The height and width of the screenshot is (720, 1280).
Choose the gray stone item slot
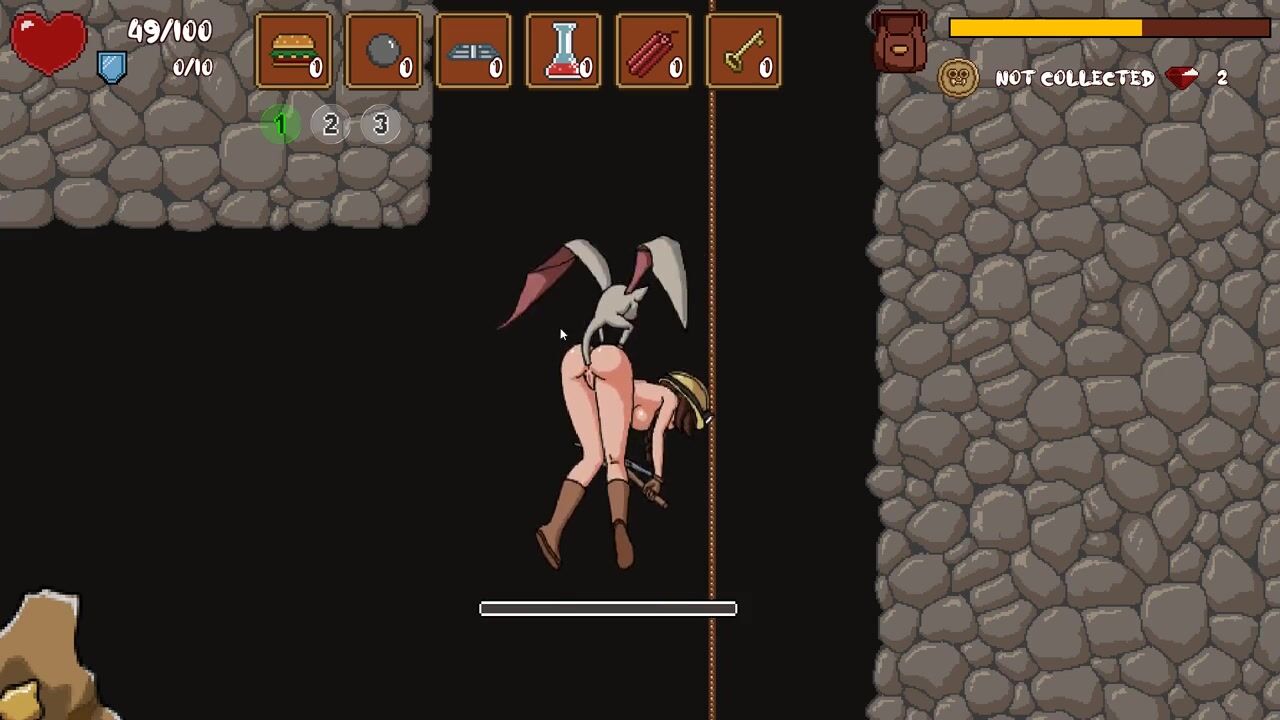click(383, 50)
